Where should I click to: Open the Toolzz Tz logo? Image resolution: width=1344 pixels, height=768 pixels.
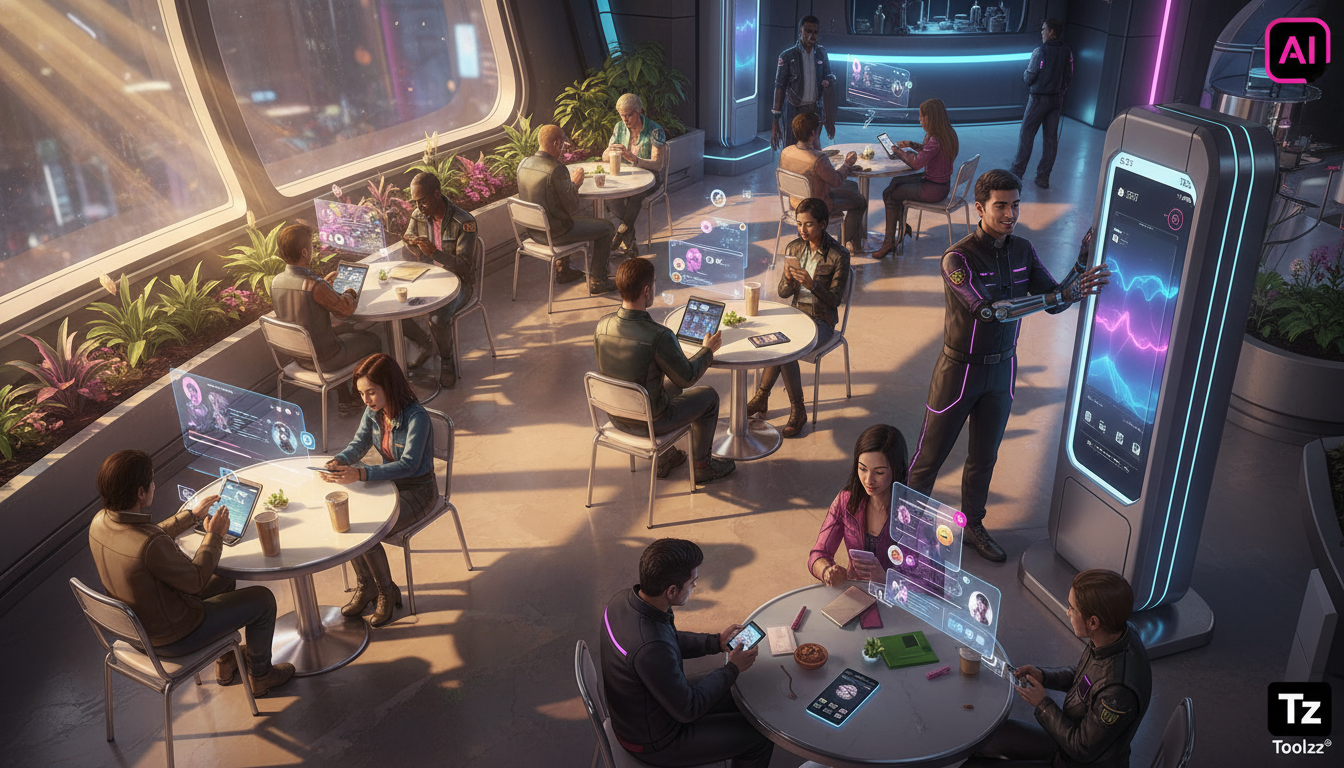(1299, 709)
